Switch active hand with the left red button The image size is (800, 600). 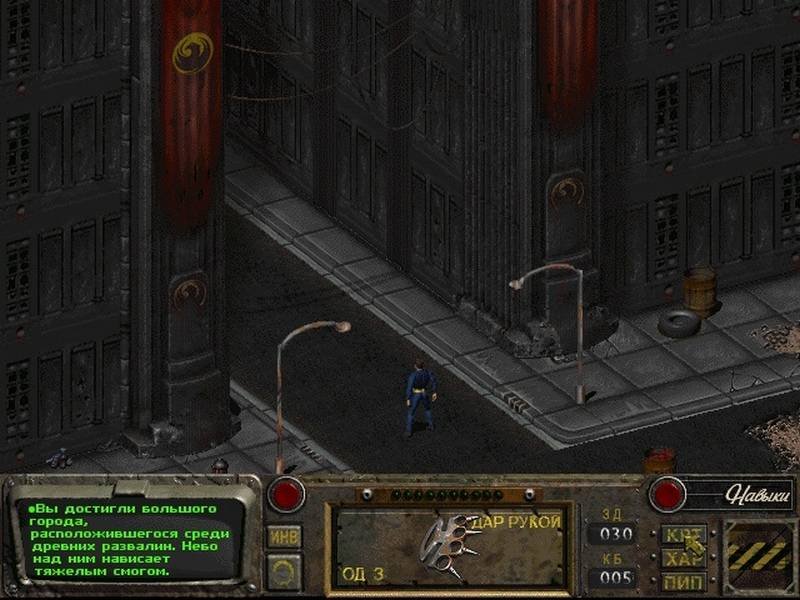pos(286,493)
